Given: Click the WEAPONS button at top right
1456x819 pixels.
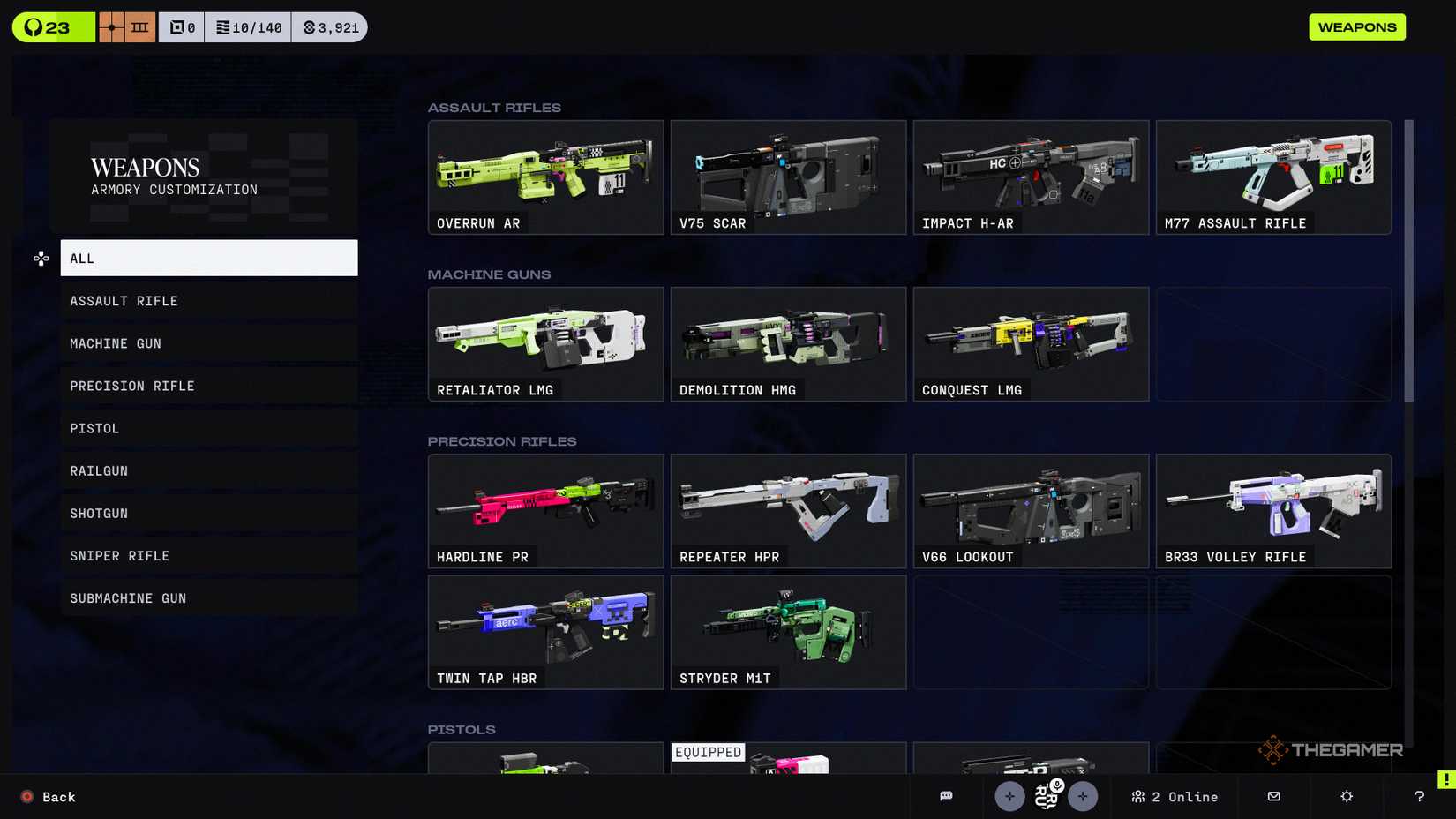Looking at the screenshot, I should [1357, 26].
